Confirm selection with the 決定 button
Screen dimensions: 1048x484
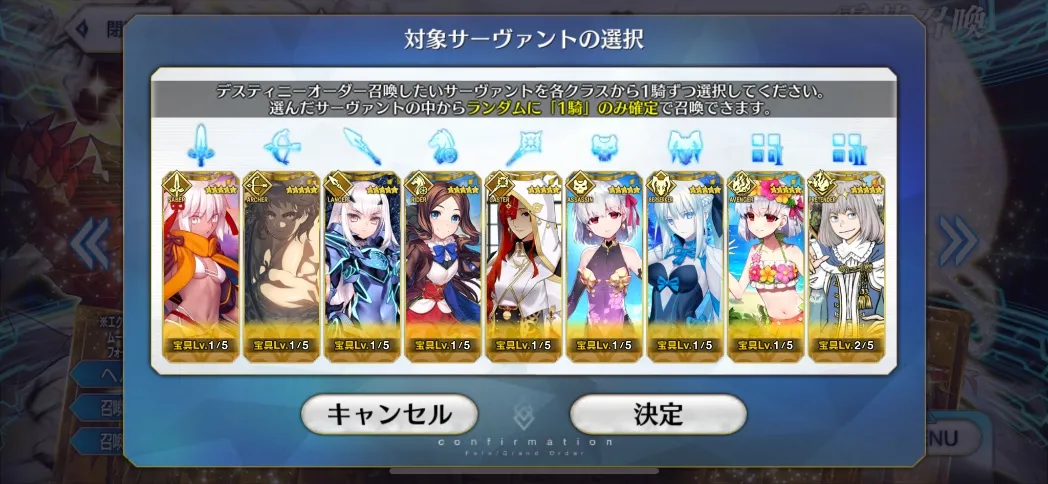tap(658, 414)
